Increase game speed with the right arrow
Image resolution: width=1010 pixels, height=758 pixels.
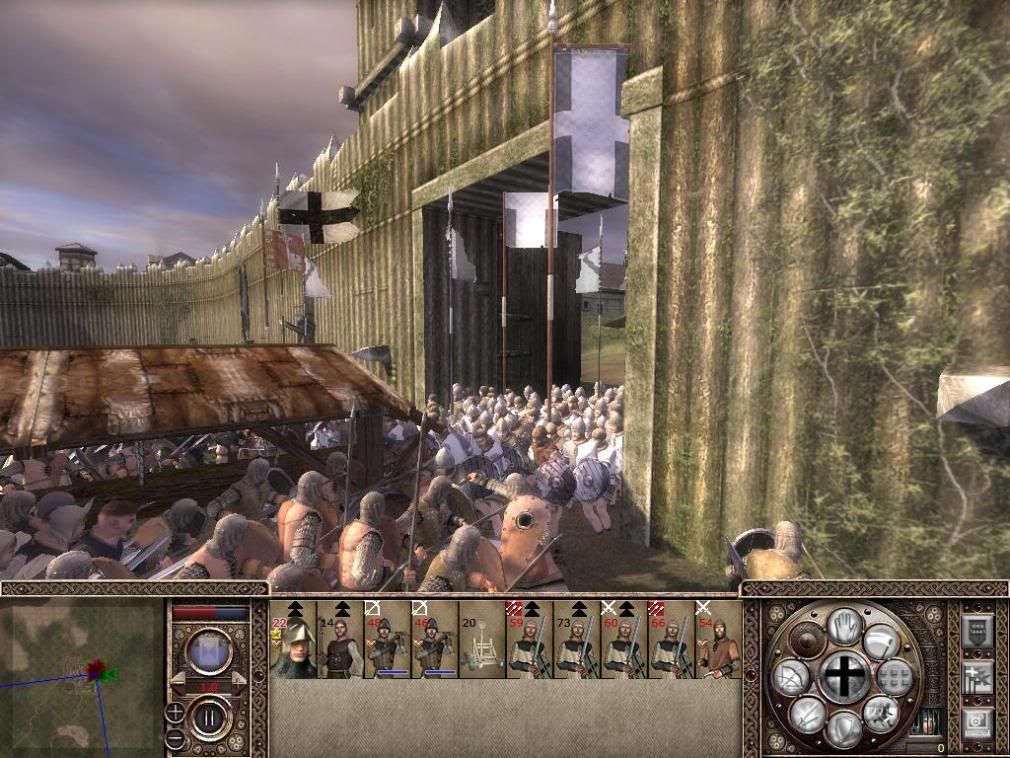[238, 680]
